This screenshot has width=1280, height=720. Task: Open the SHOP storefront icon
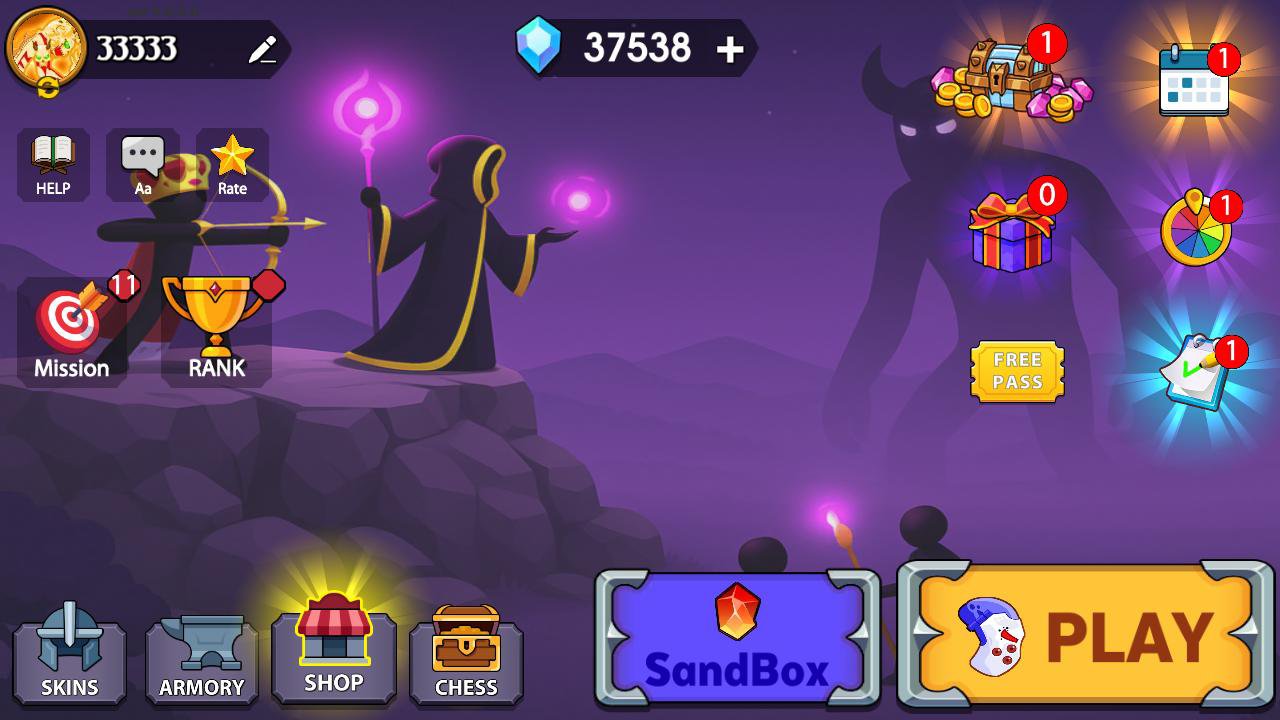(334, 650)
